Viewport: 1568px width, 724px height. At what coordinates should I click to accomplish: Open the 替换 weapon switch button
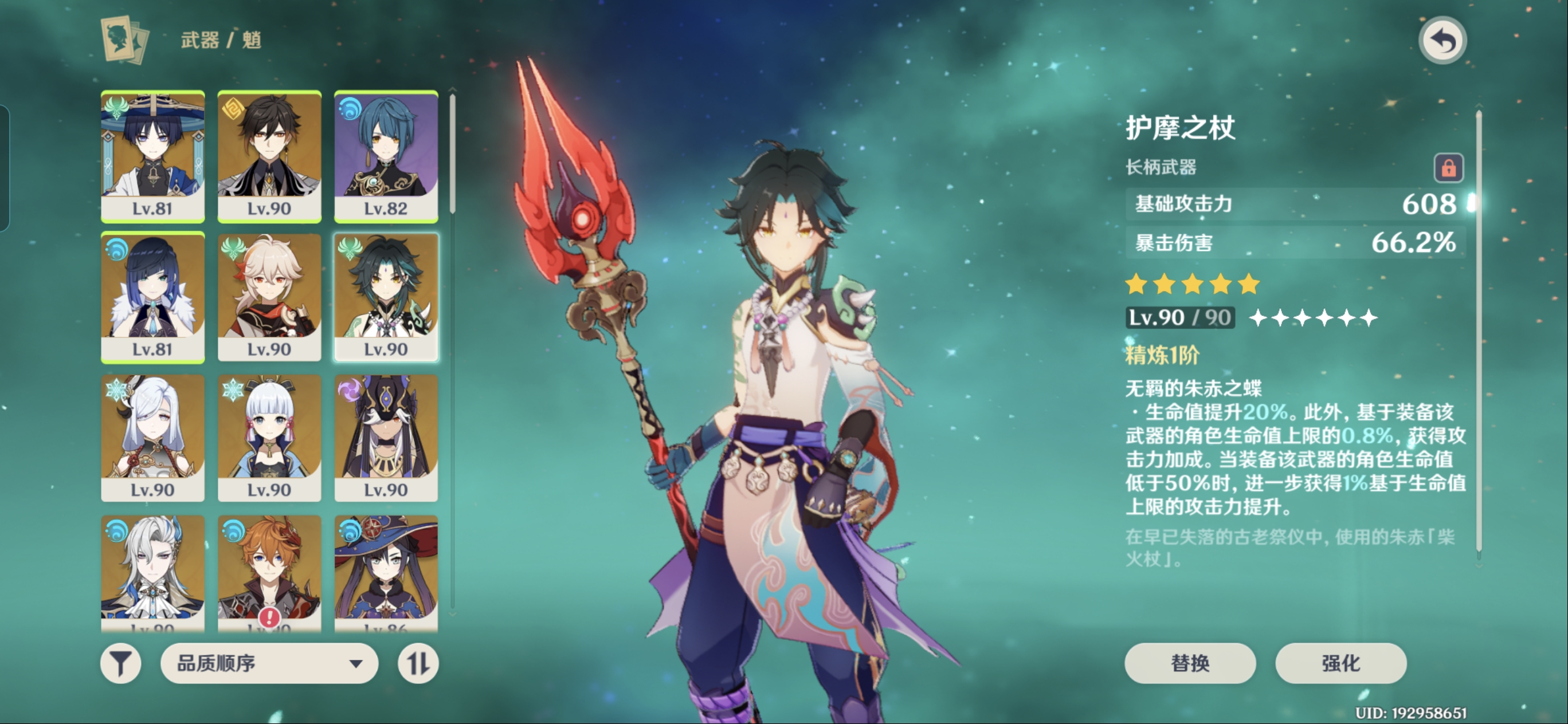1189,663
